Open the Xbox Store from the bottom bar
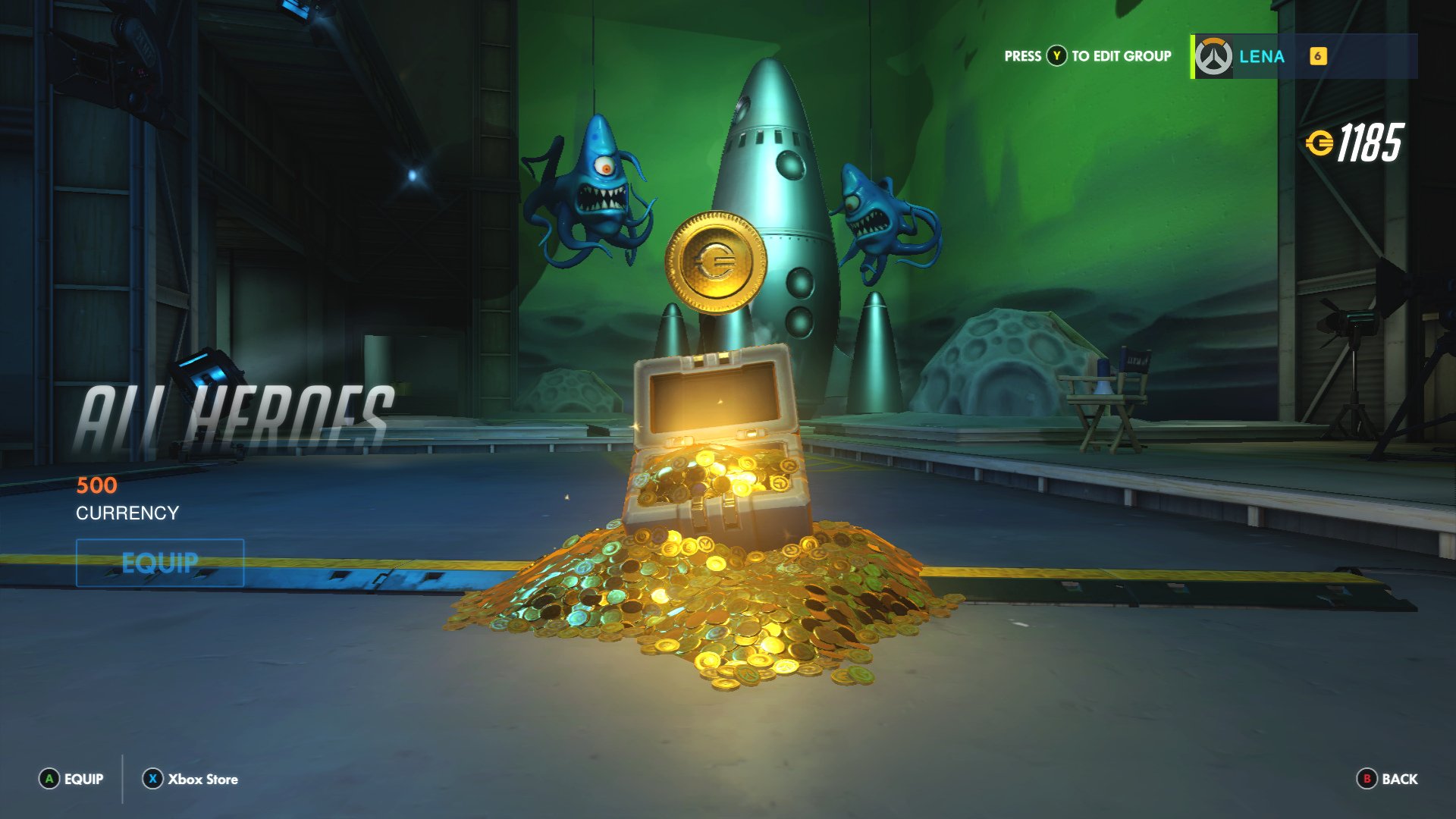The width and height of the screenshot is (1456, 819). 203,779
